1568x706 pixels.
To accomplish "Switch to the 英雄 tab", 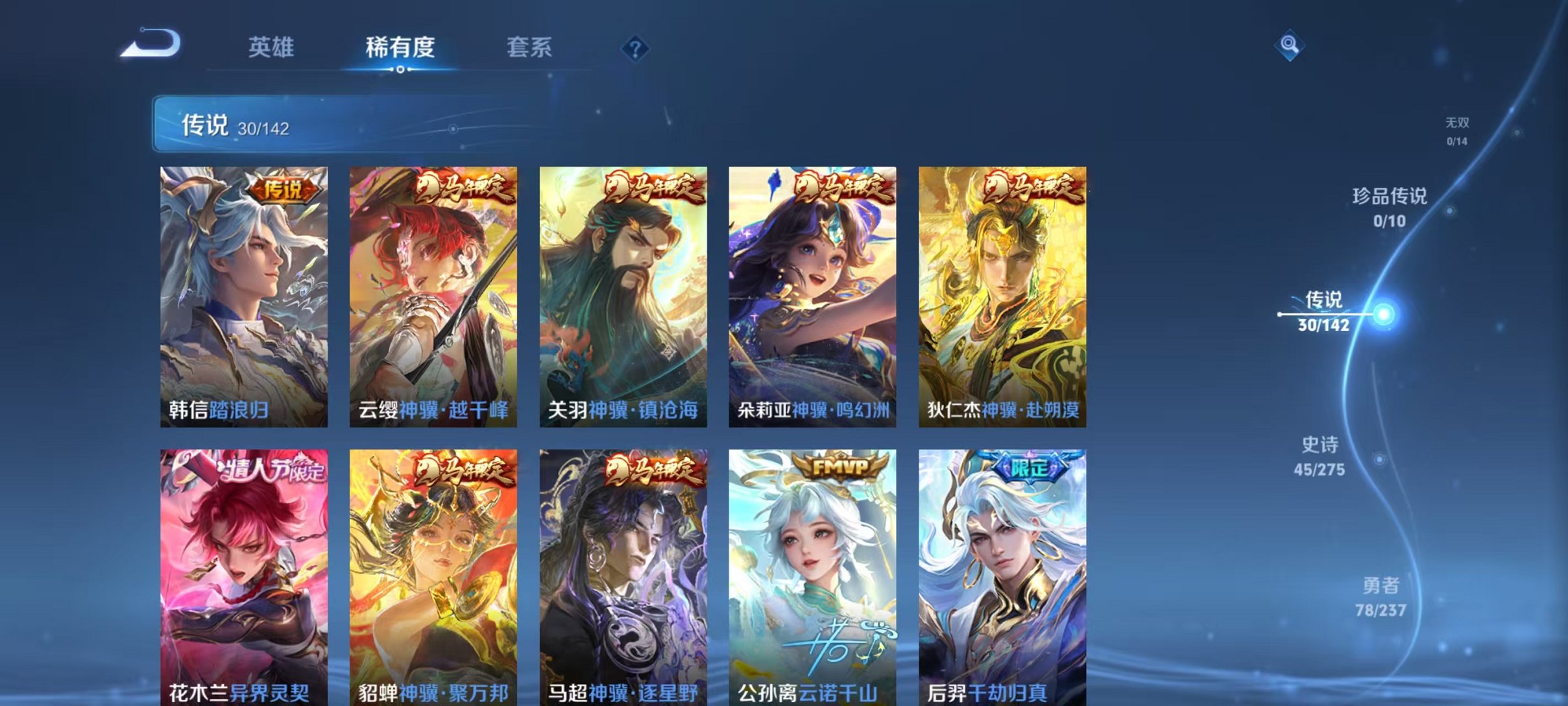I will click(x=272, y=45).
